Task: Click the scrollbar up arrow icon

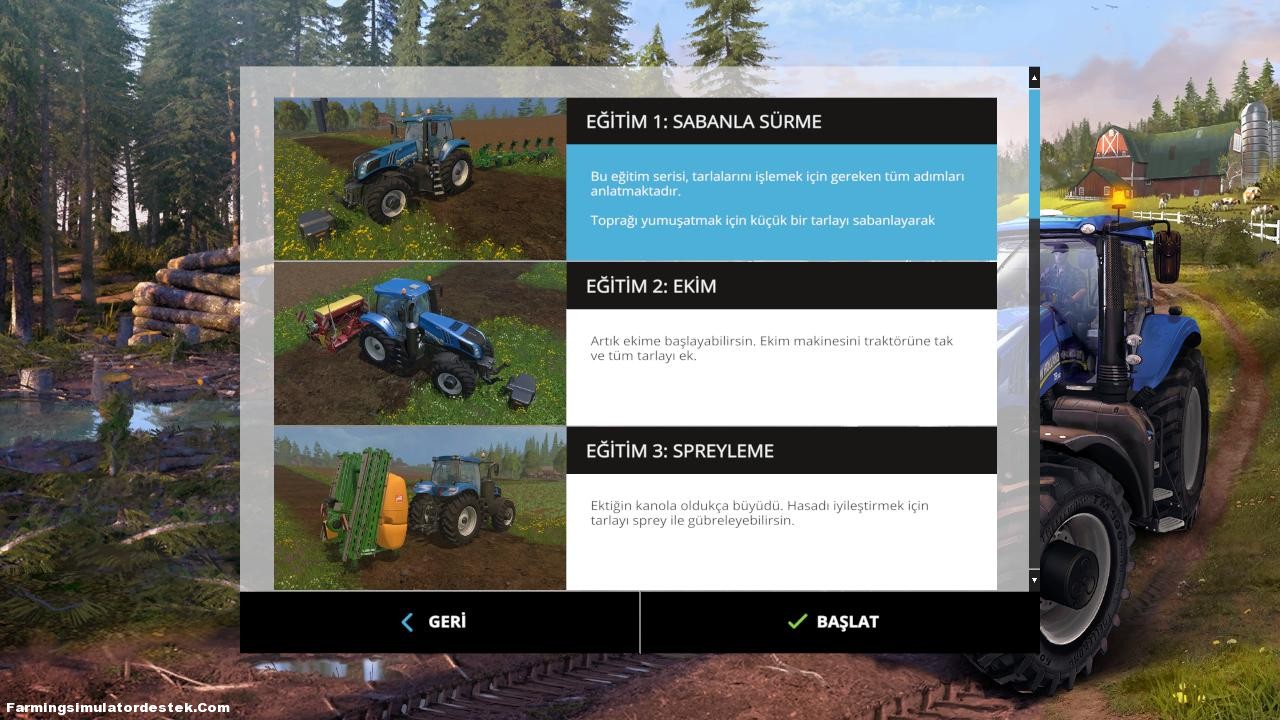Action: click(x=1034, y=77)
